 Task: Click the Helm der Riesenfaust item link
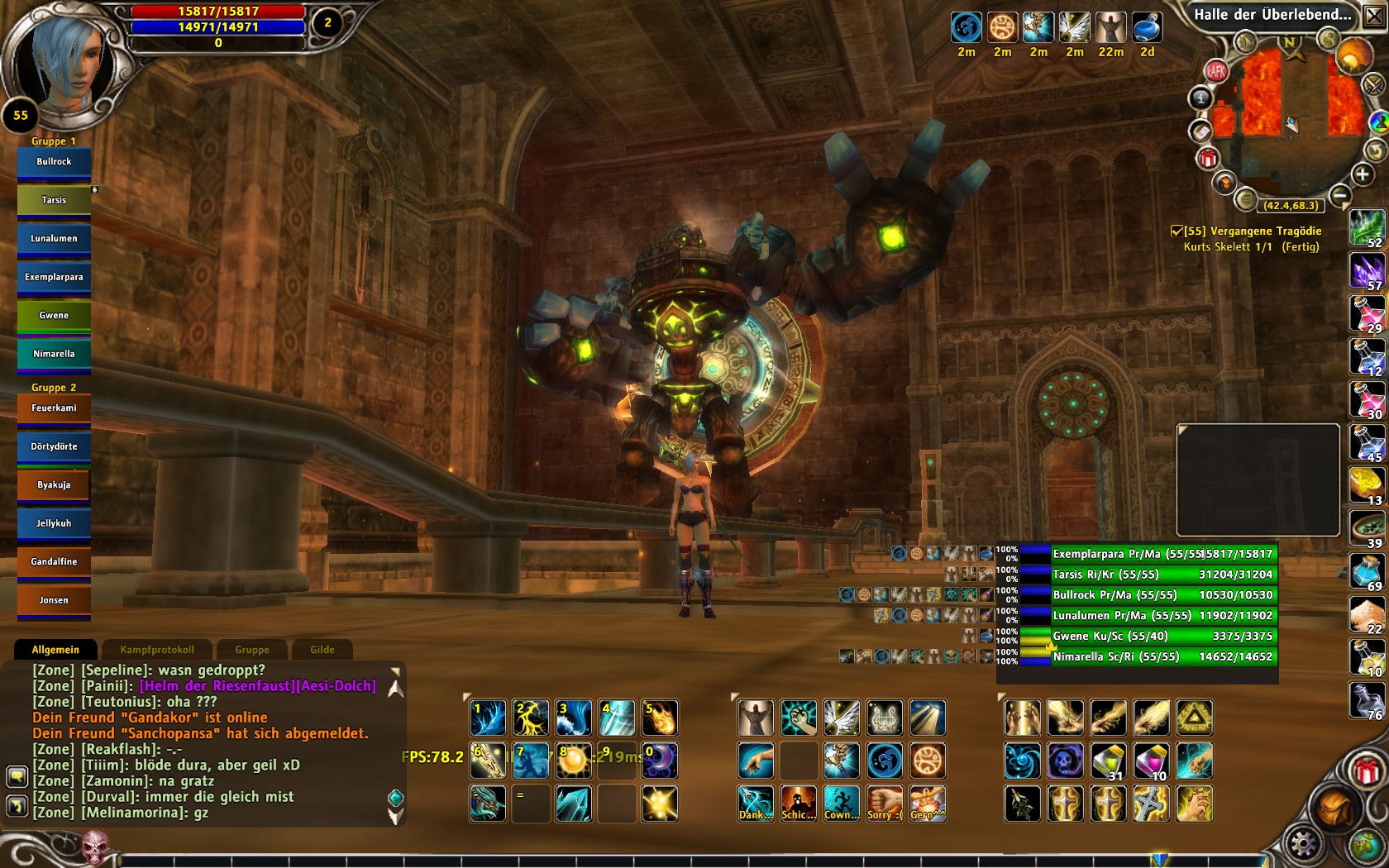coord(217,686)
